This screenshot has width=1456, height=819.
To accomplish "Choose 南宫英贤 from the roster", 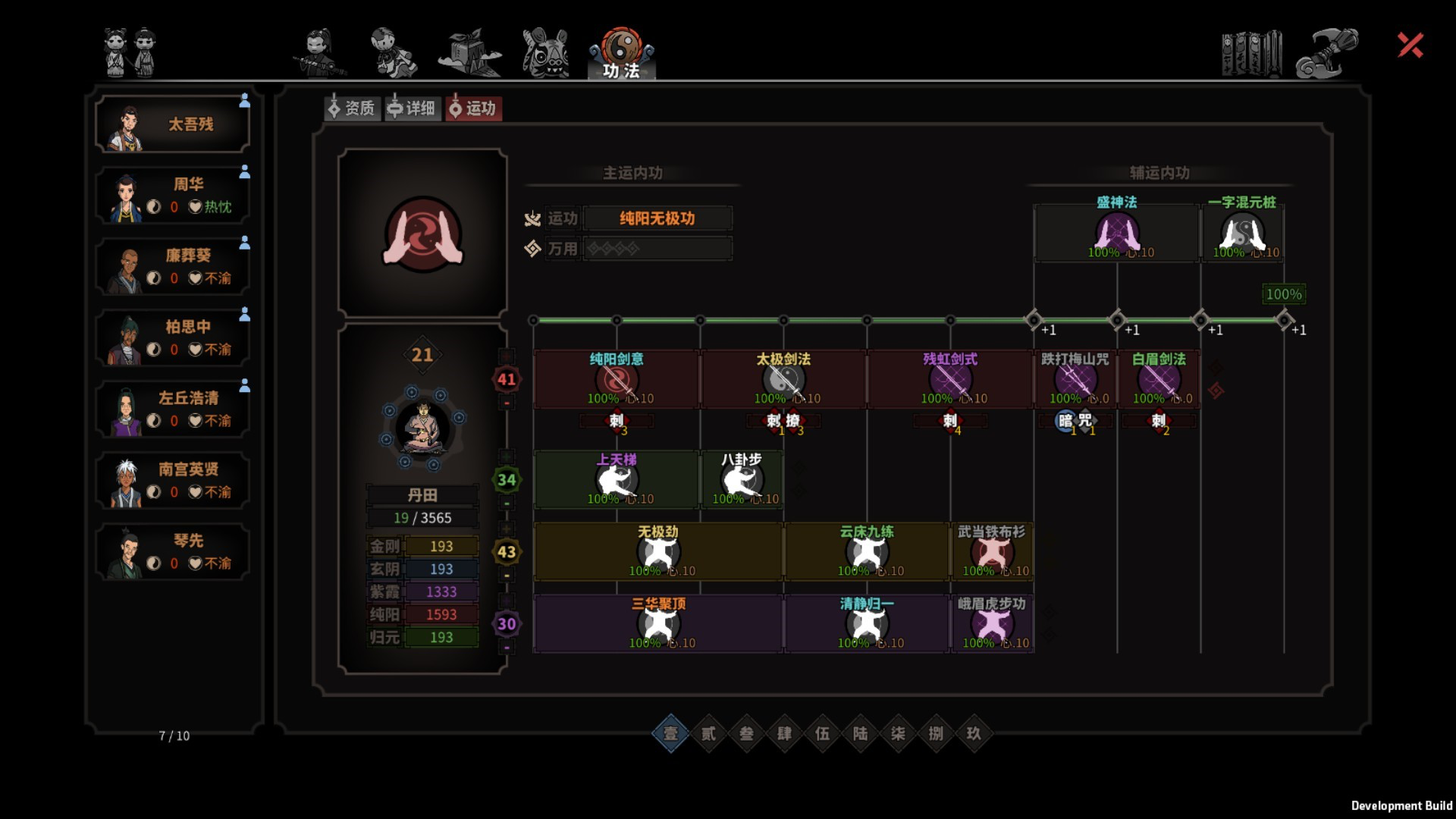I will (173, 481).
